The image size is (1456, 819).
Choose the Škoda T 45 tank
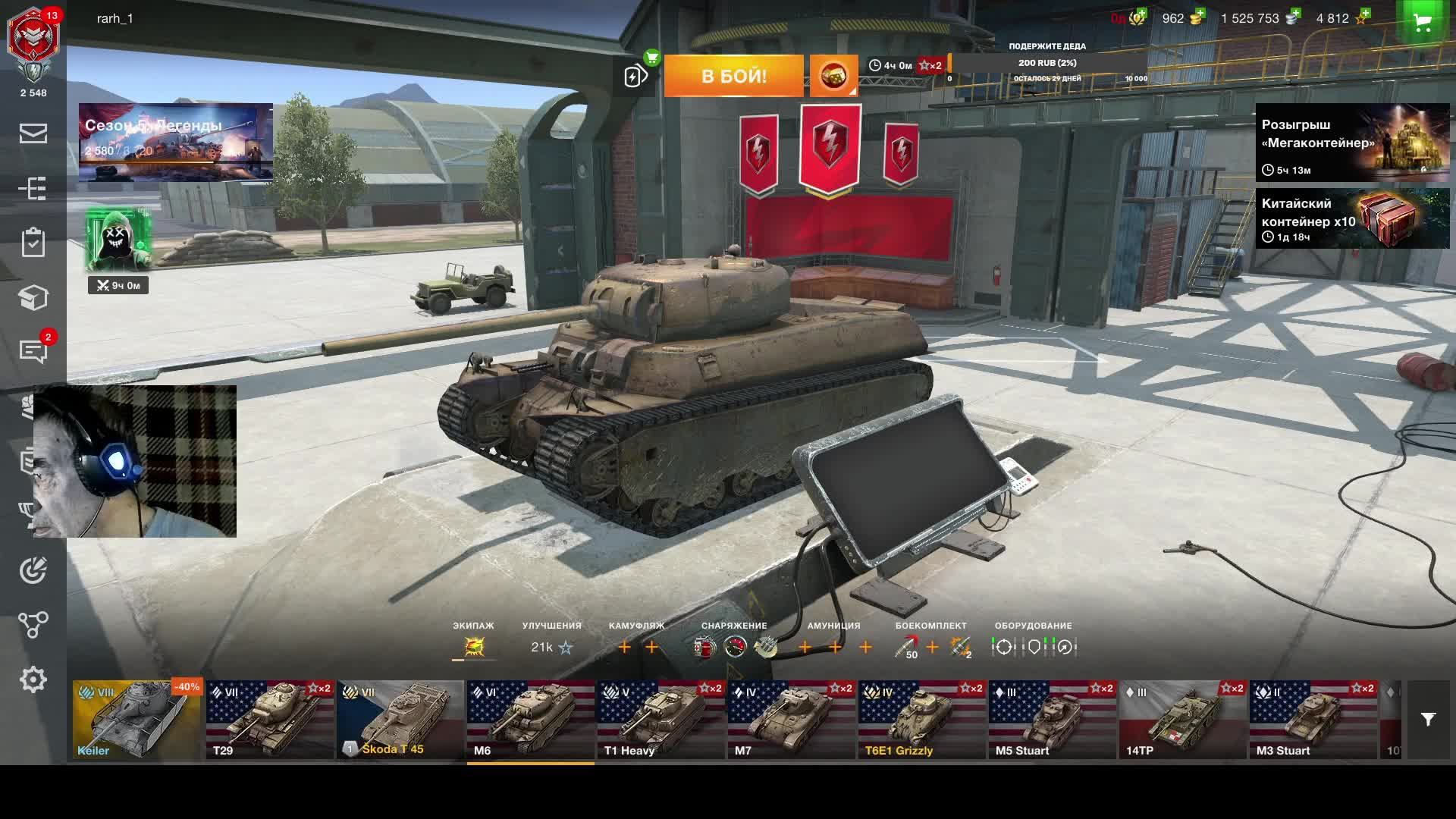click(x=400, y=720)
